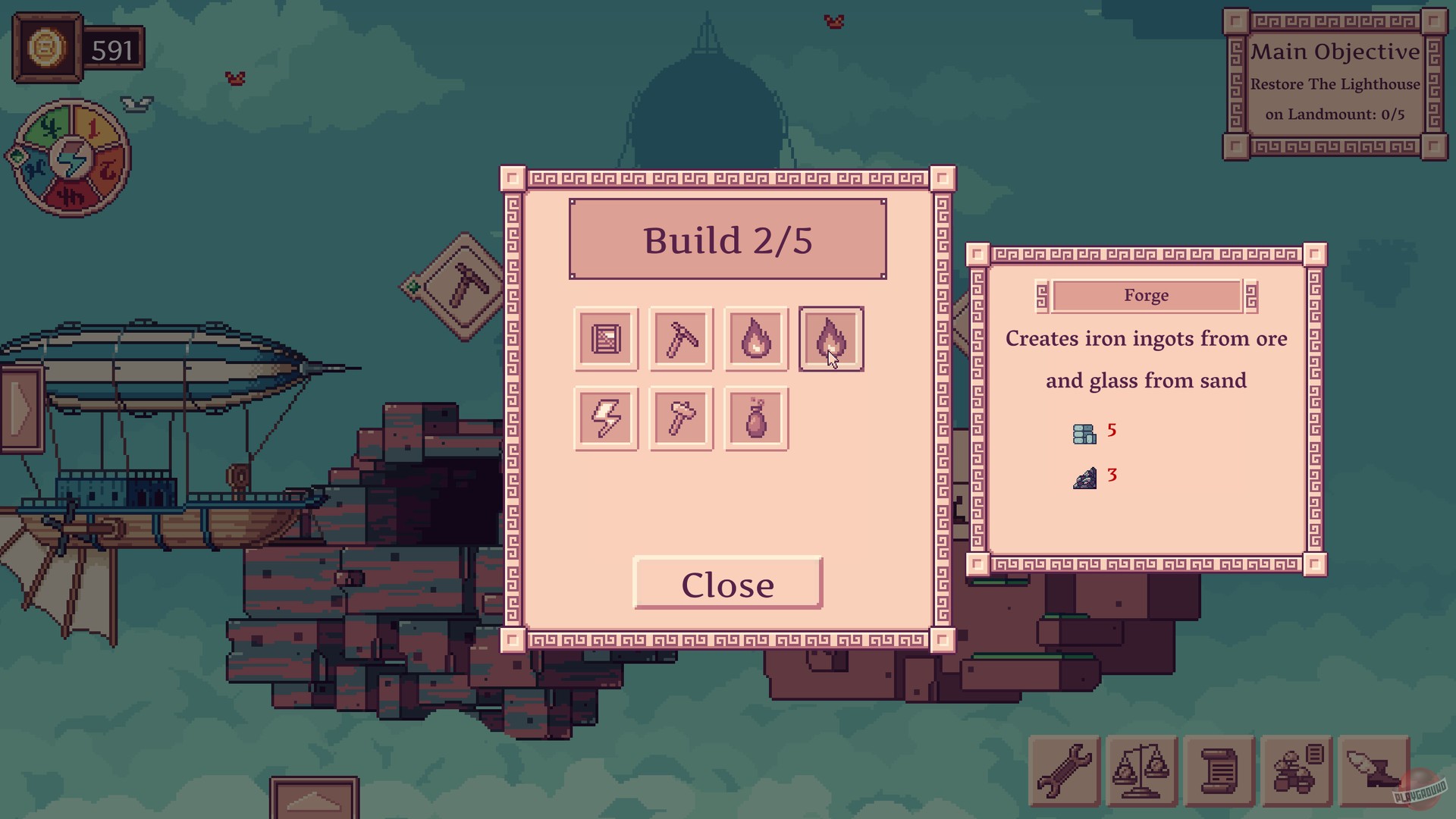The width and height of the screenshot is (1456, 819).
Task: Select the potion bag building icon
Action: pyautogui.click(x=756, y=418)
